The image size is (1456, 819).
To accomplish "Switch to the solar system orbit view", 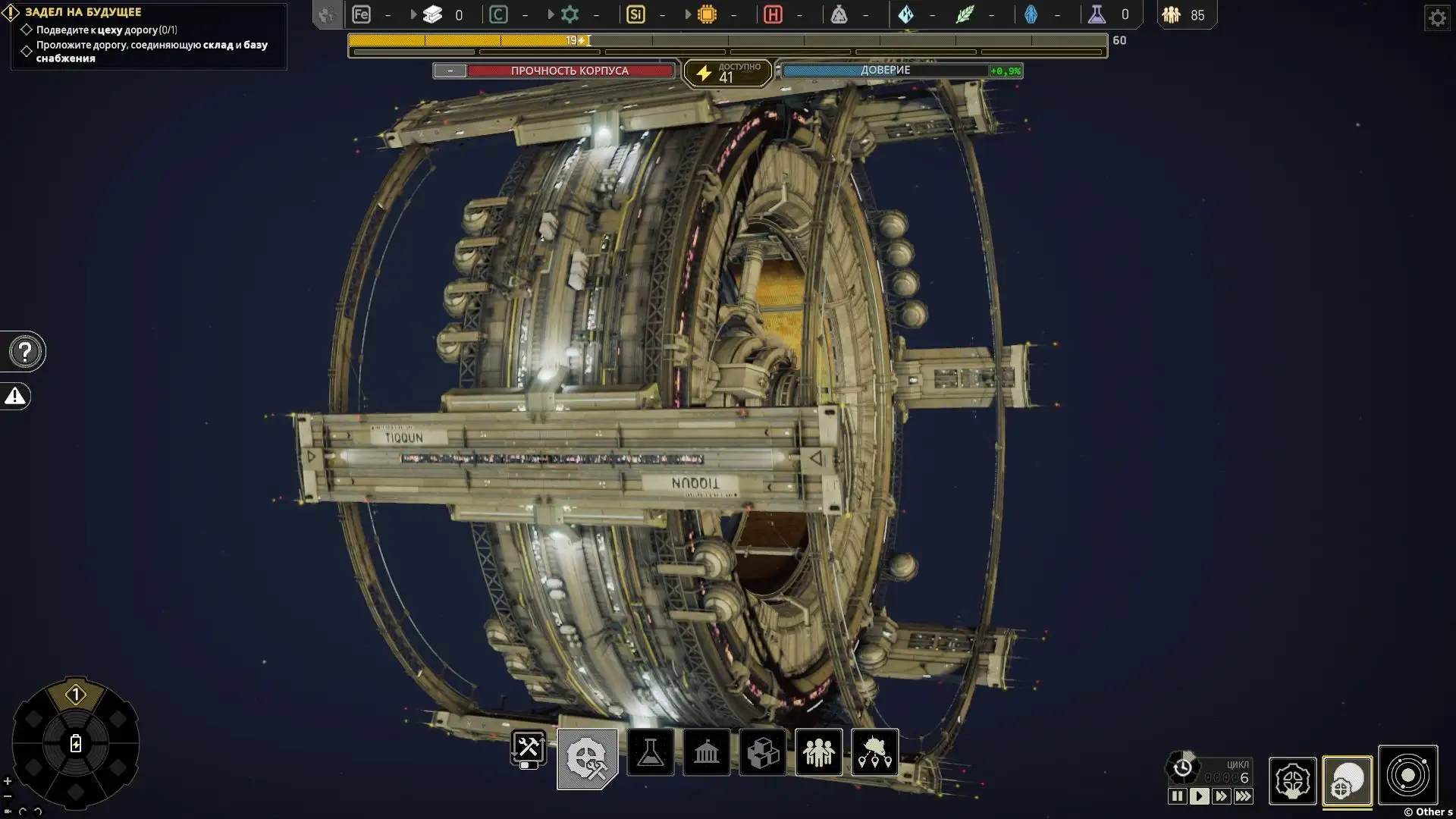I will pyautogui.click(x=1408, y=776).
